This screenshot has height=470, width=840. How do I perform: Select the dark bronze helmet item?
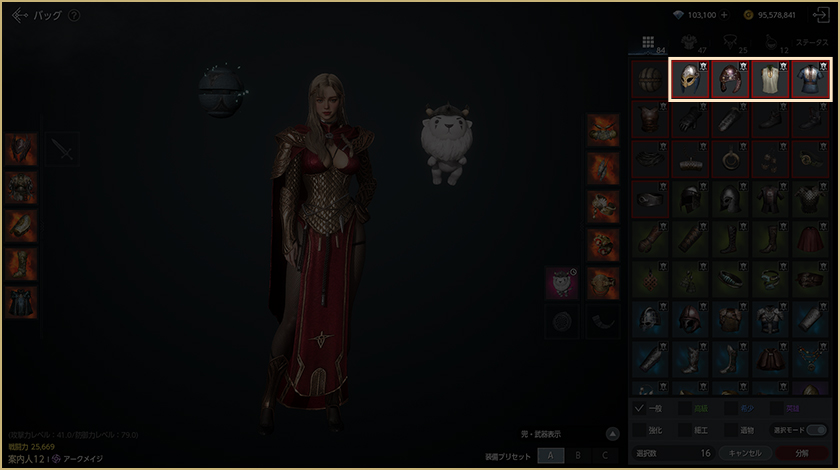729,79
